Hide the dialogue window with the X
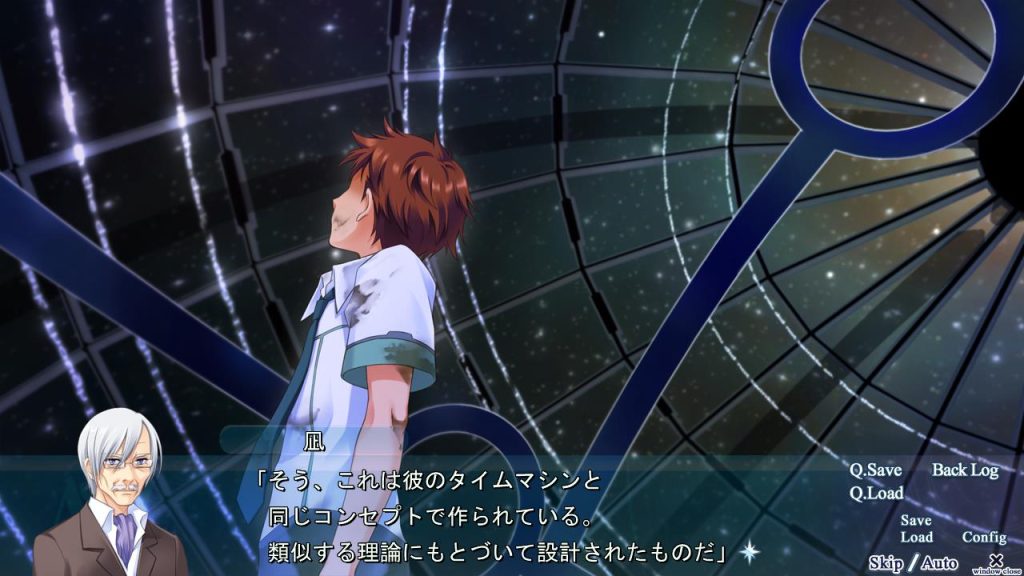The width and height of the screenshot is (1024, 576). click(x=995, y=559)
